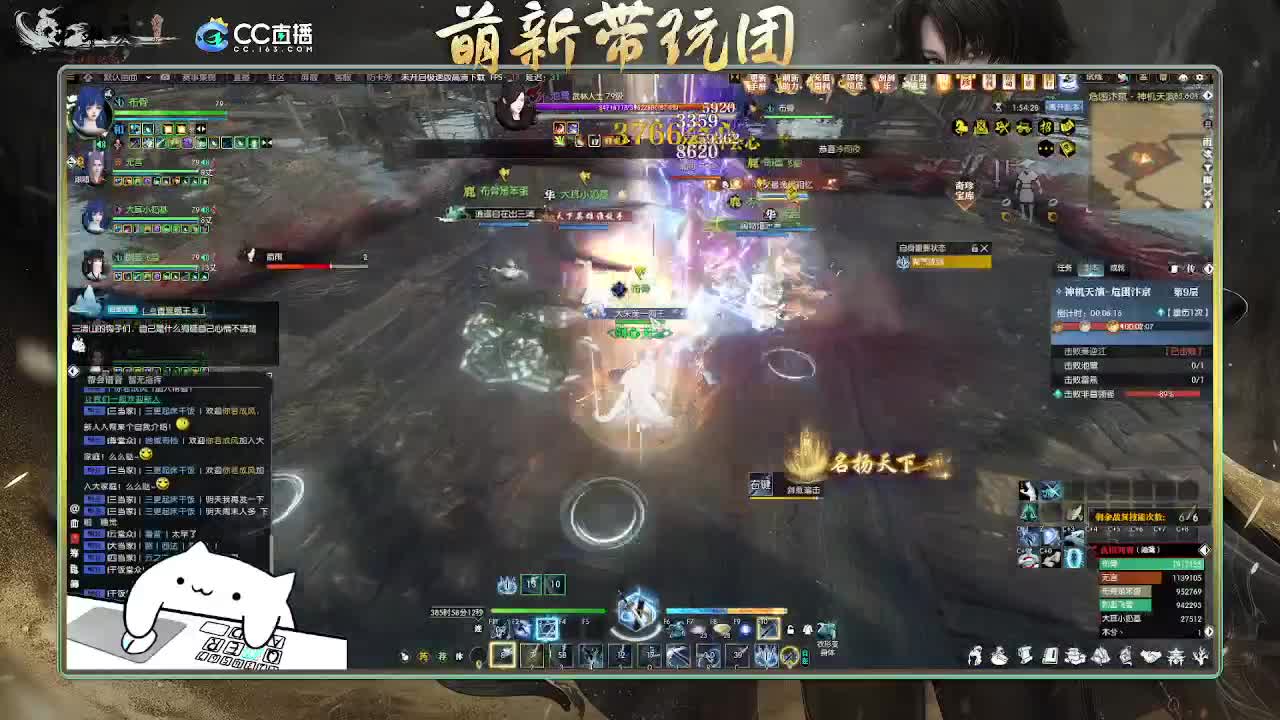Toggle the appearance switch near the hotbar

coord(807,629)
